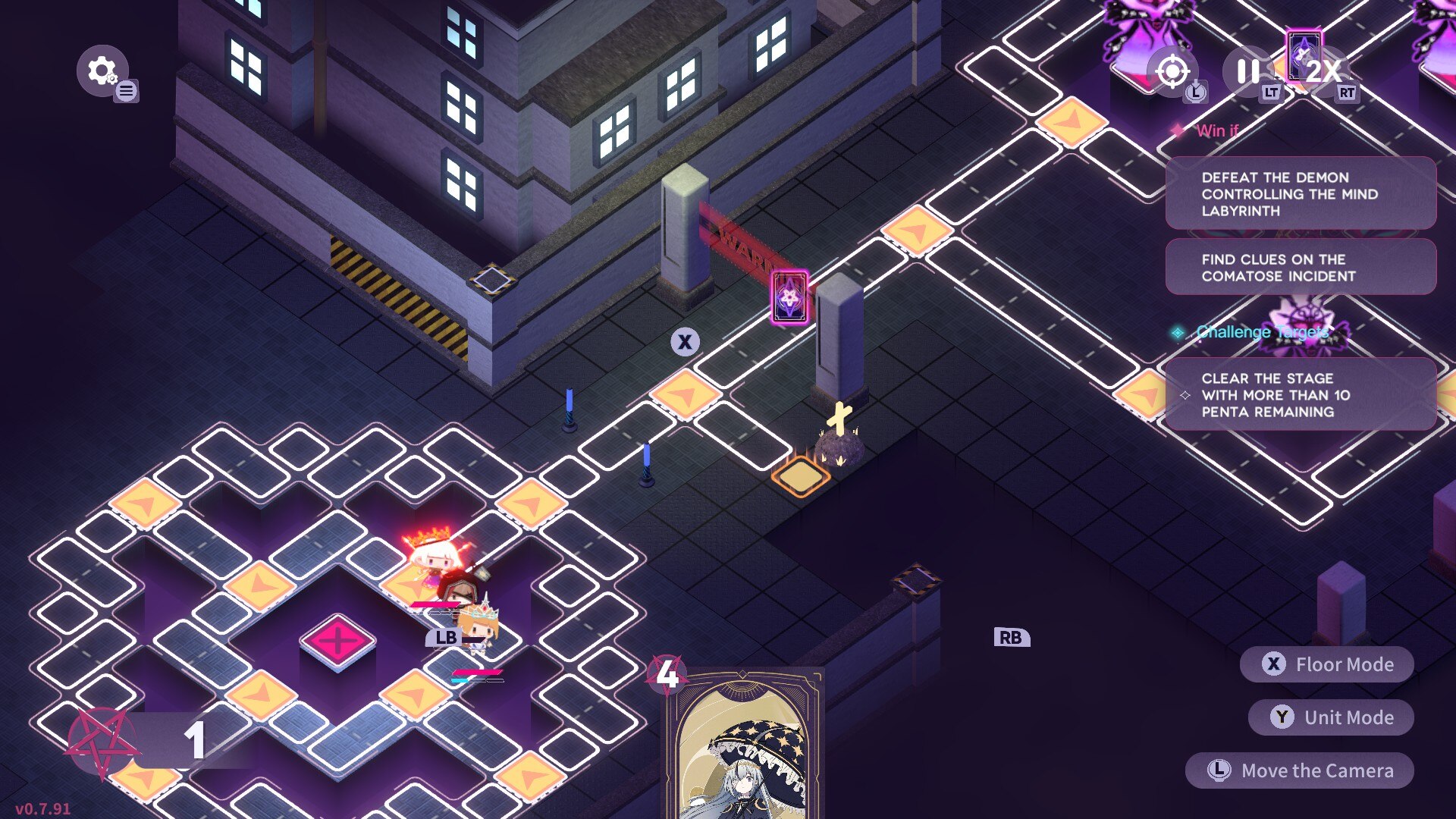The image size is (1456, 819).
Task: Open the settings gear menu
Action: point(102,71)
